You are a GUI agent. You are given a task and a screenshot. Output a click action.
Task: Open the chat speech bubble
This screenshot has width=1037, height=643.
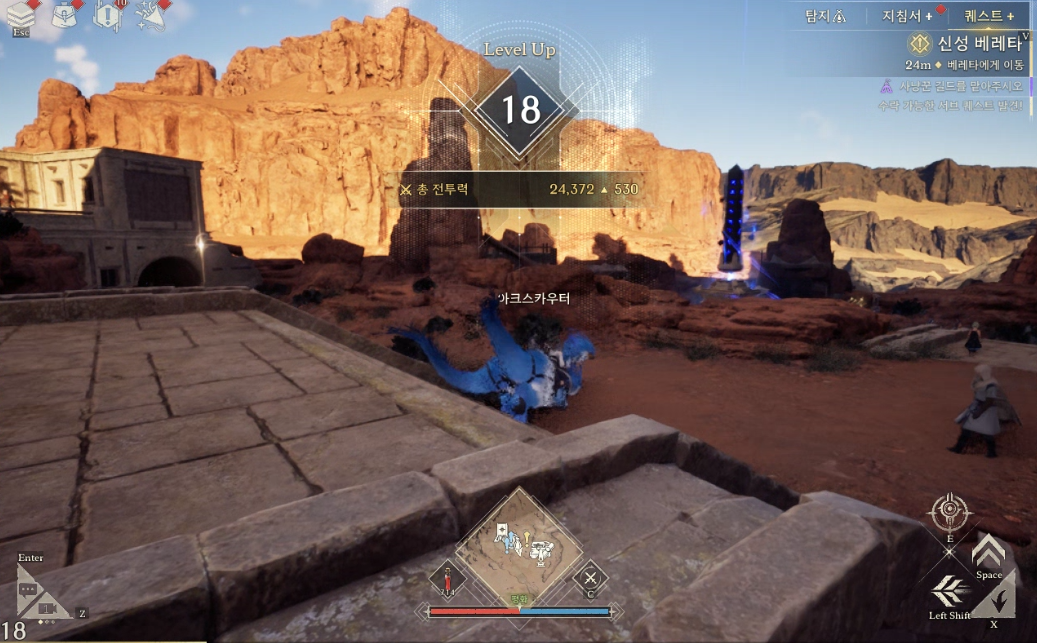point(29,591)
